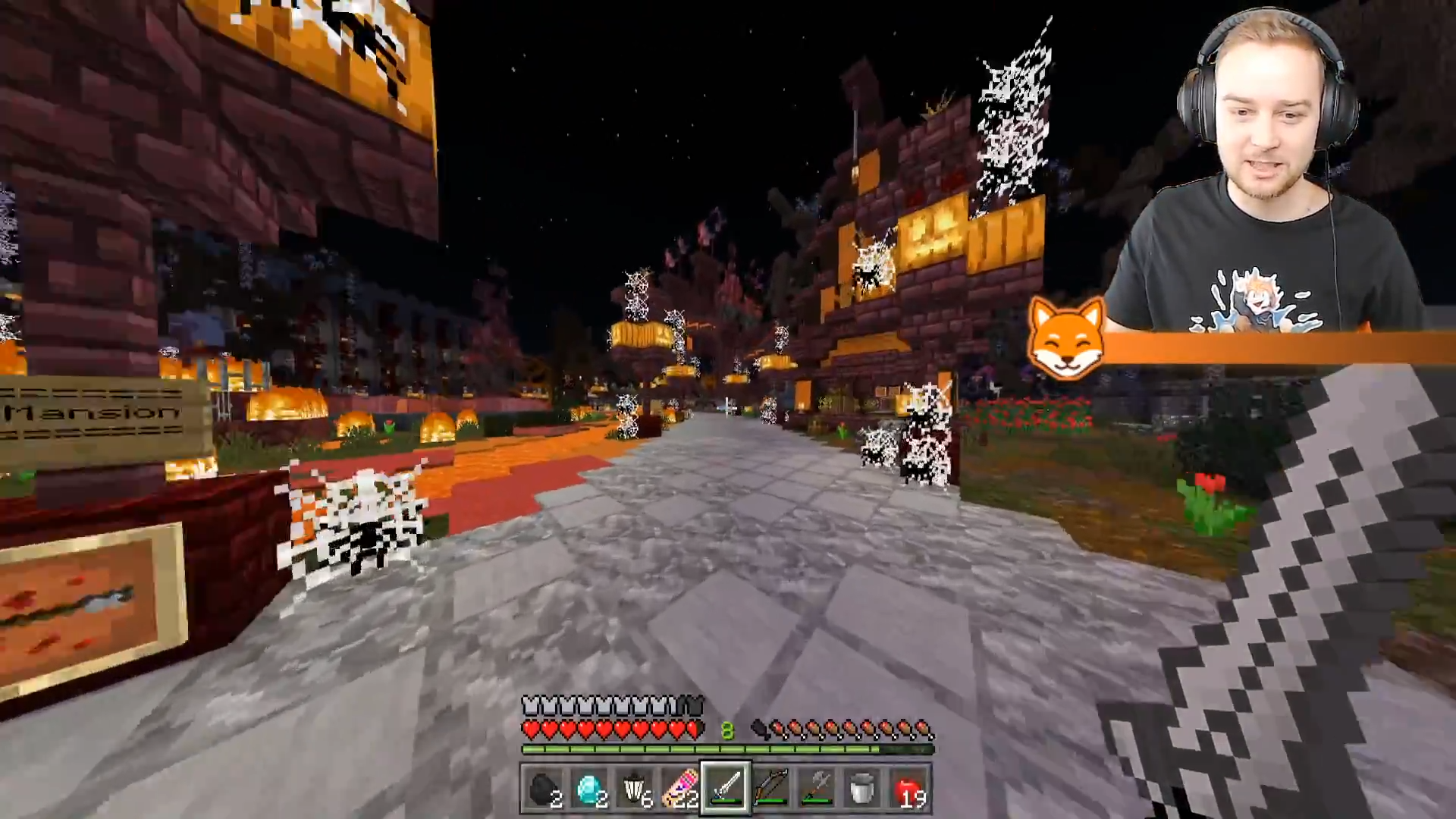Choose the hotbar stack of six dark trinkets

click(x=635, y=790)
